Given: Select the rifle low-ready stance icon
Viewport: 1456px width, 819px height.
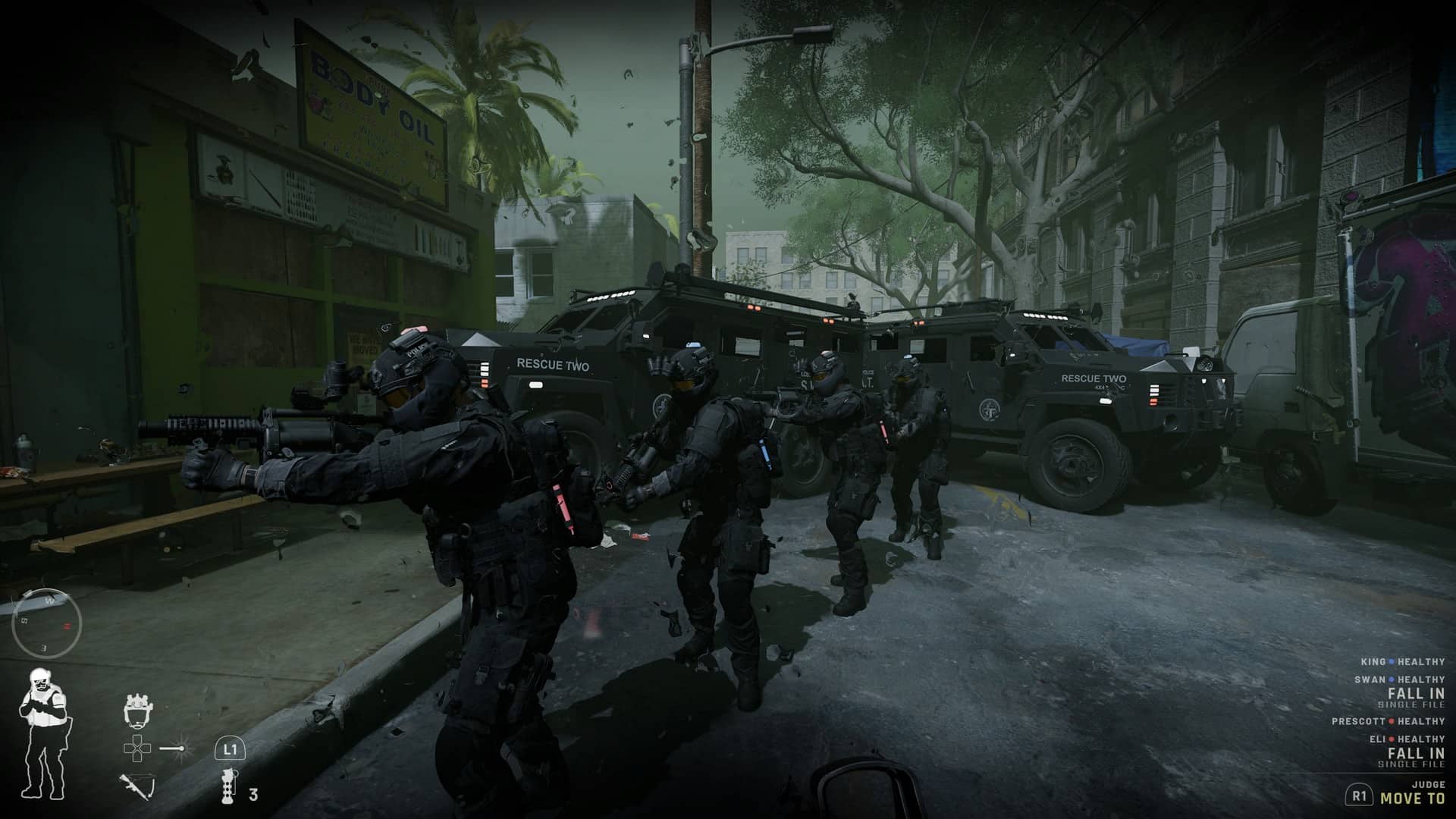Looking at the screenshot, I should (136, 785).
